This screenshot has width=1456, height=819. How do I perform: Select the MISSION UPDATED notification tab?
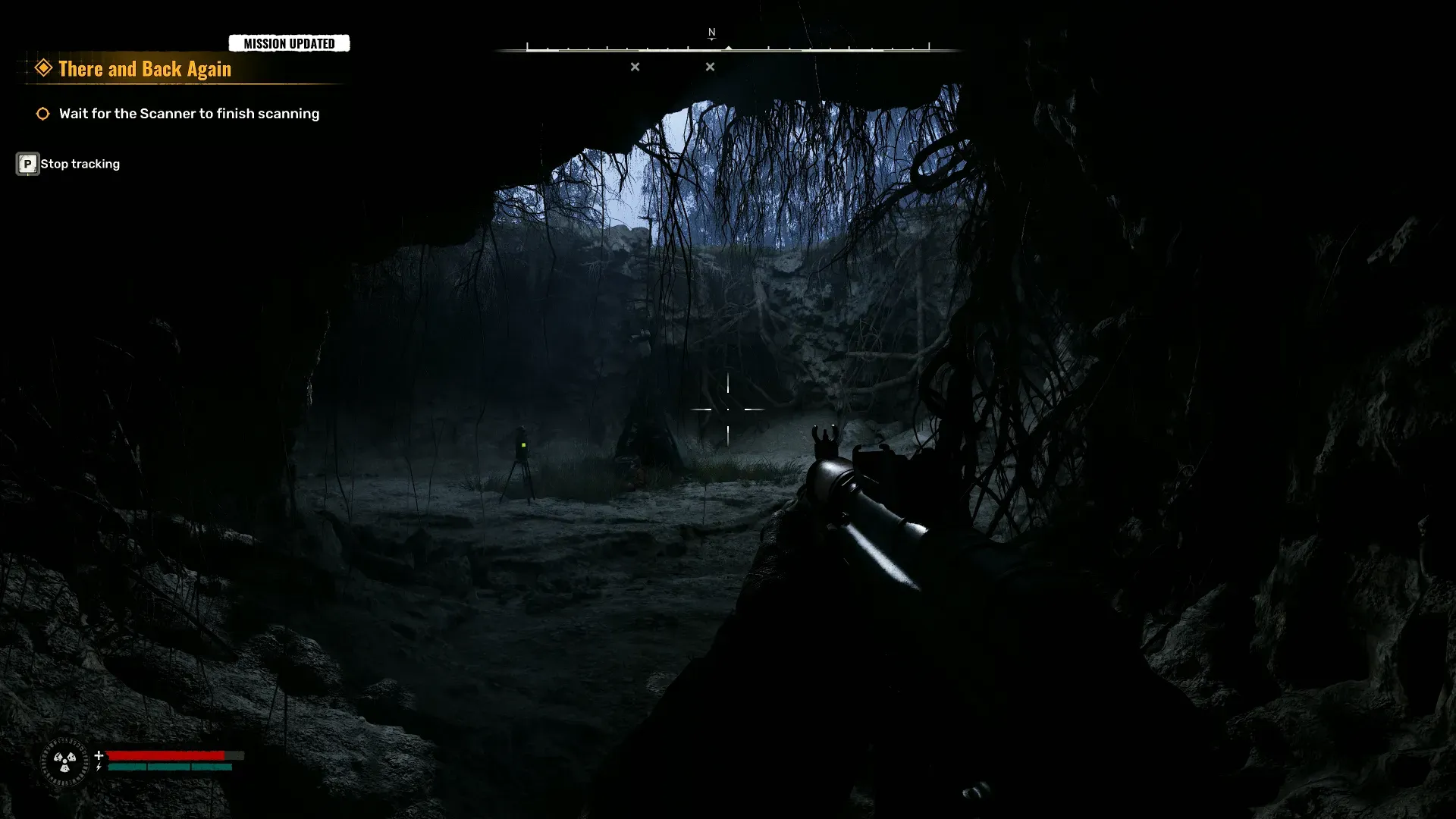290,43
